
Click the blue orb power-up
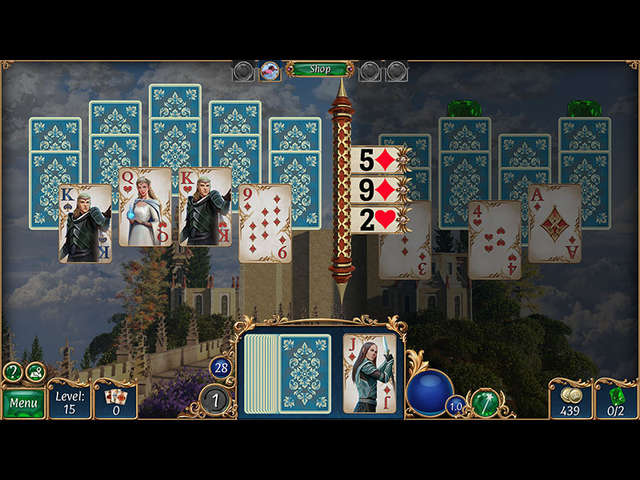pos(430,391)
